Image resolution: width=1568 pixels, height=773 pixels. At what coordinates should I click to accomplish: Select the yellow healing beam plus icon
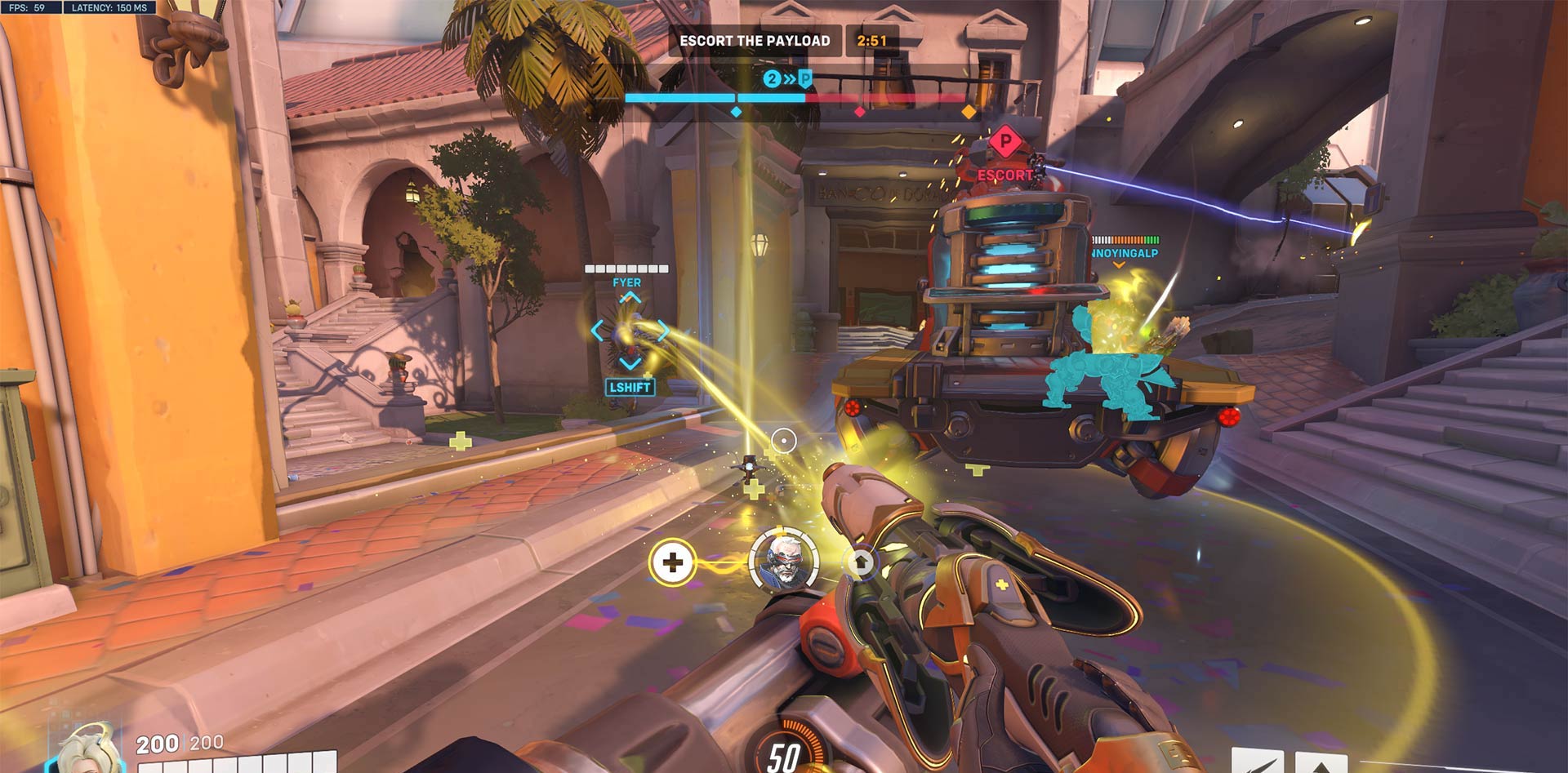point(672,562)
